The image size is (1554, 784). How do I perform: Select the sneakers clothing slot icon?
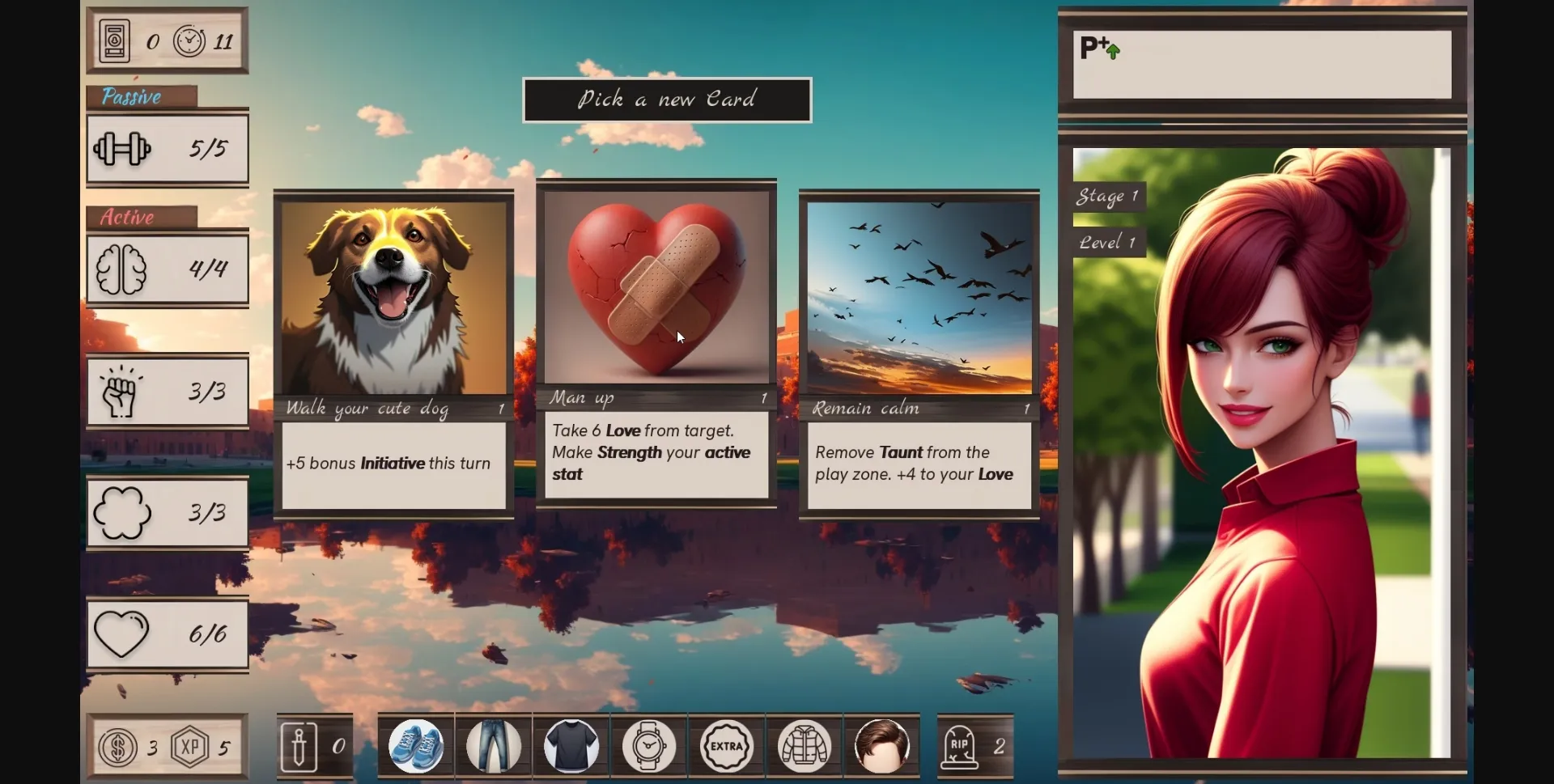[416, 745]
